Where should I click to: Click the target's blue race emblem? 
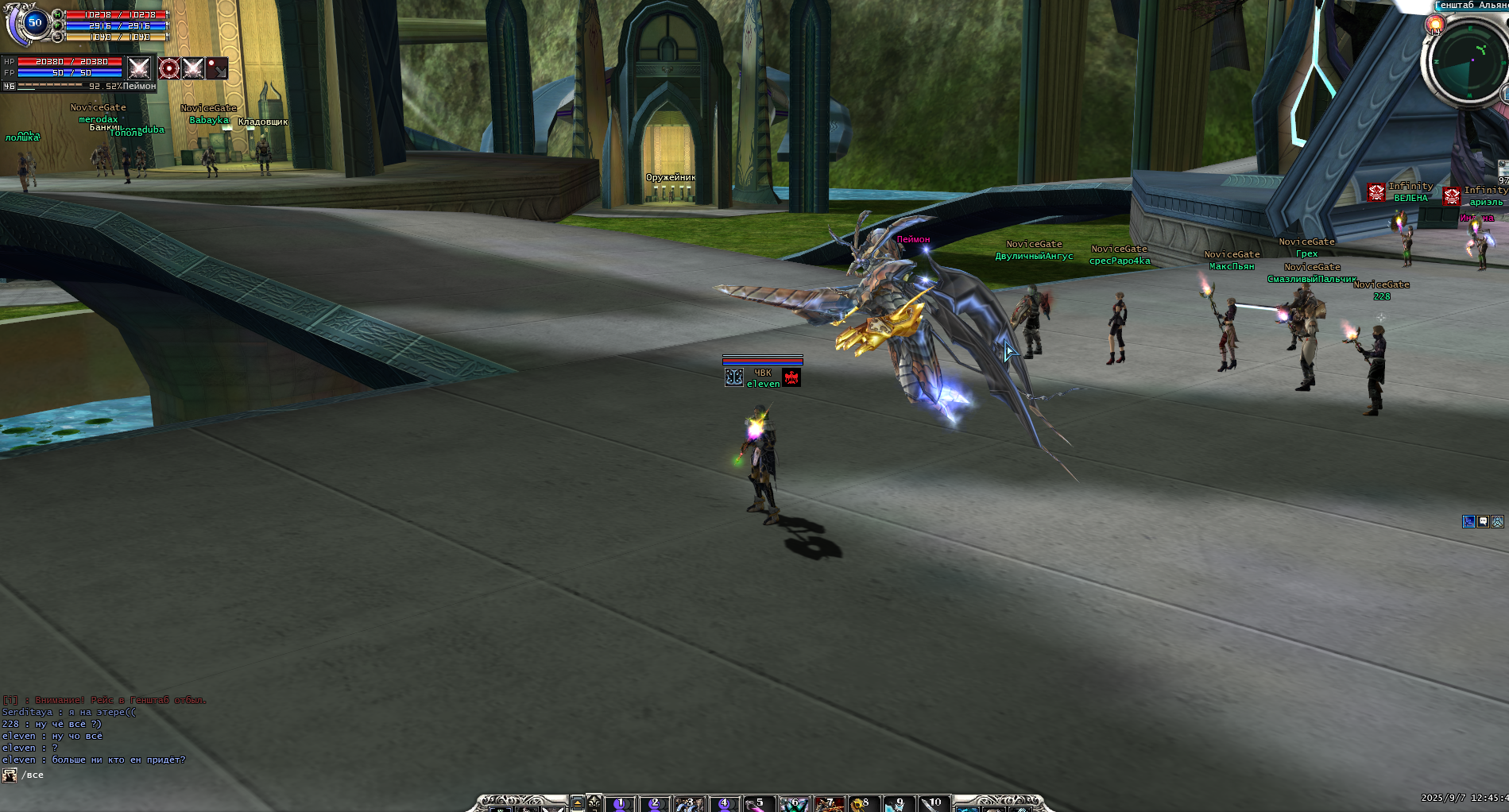pos(734,377)
